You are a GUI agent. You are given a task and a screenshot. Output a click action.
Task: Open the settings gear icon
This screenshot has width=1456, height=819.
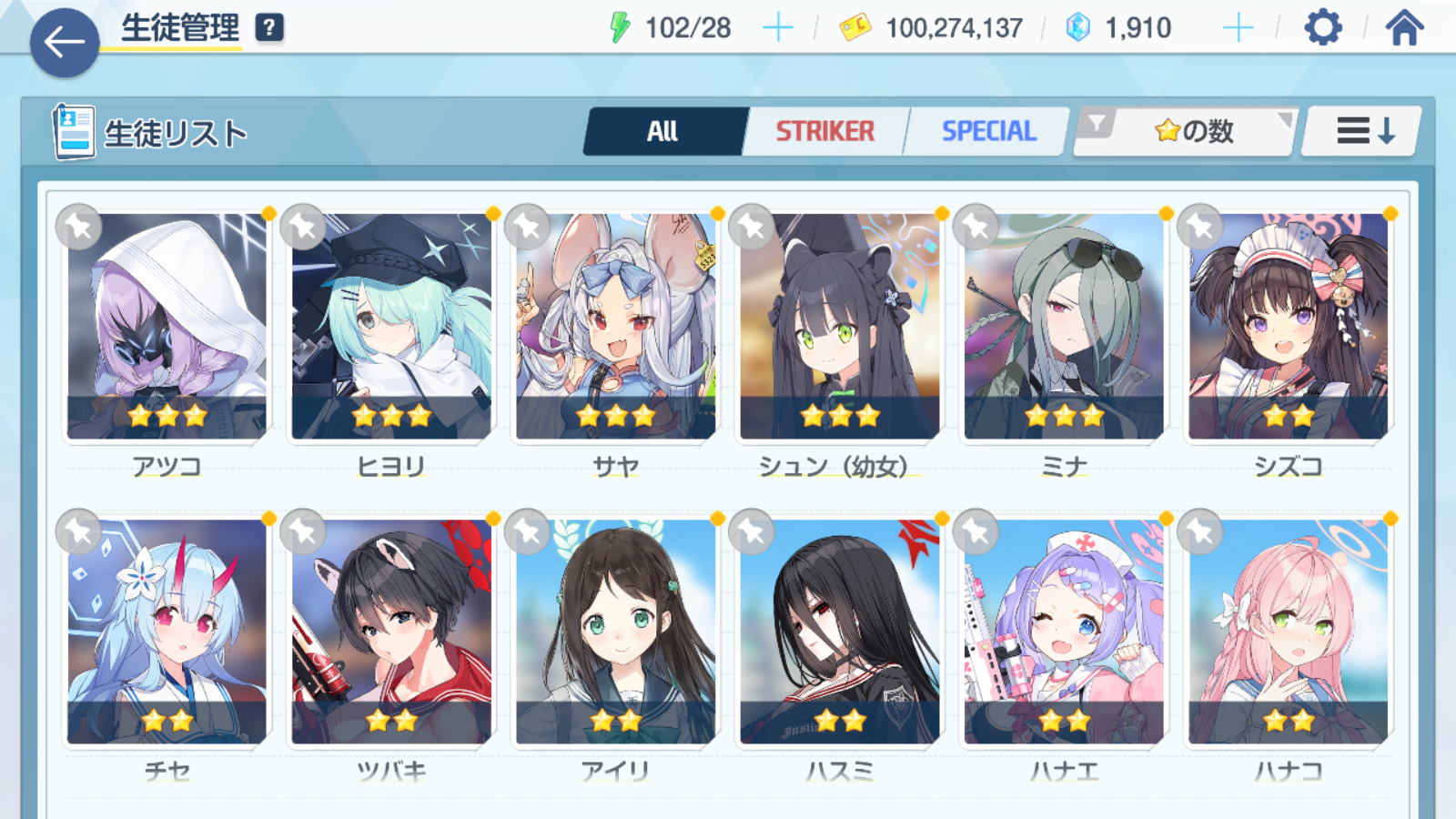(1322, 28)
